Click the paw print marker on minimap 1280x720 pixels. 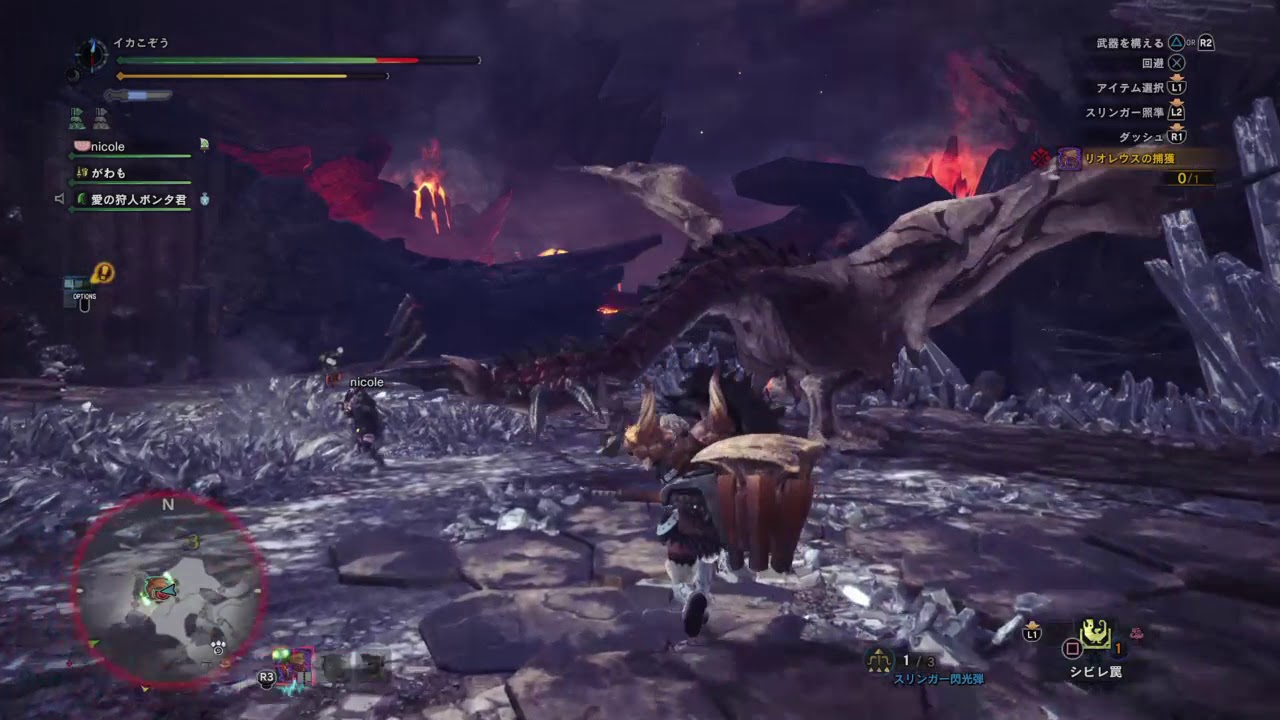[x=217, y=647]
